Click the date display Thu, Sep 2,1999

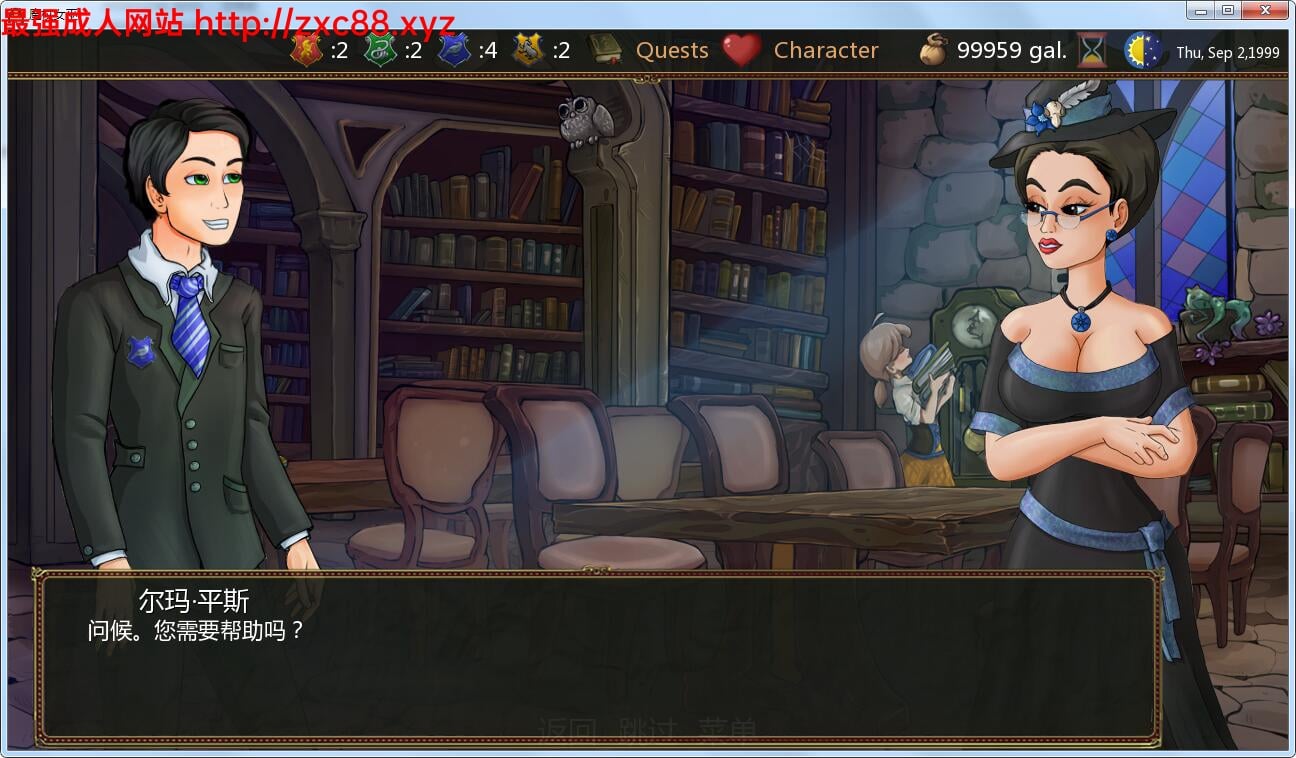click(1228, 52)
